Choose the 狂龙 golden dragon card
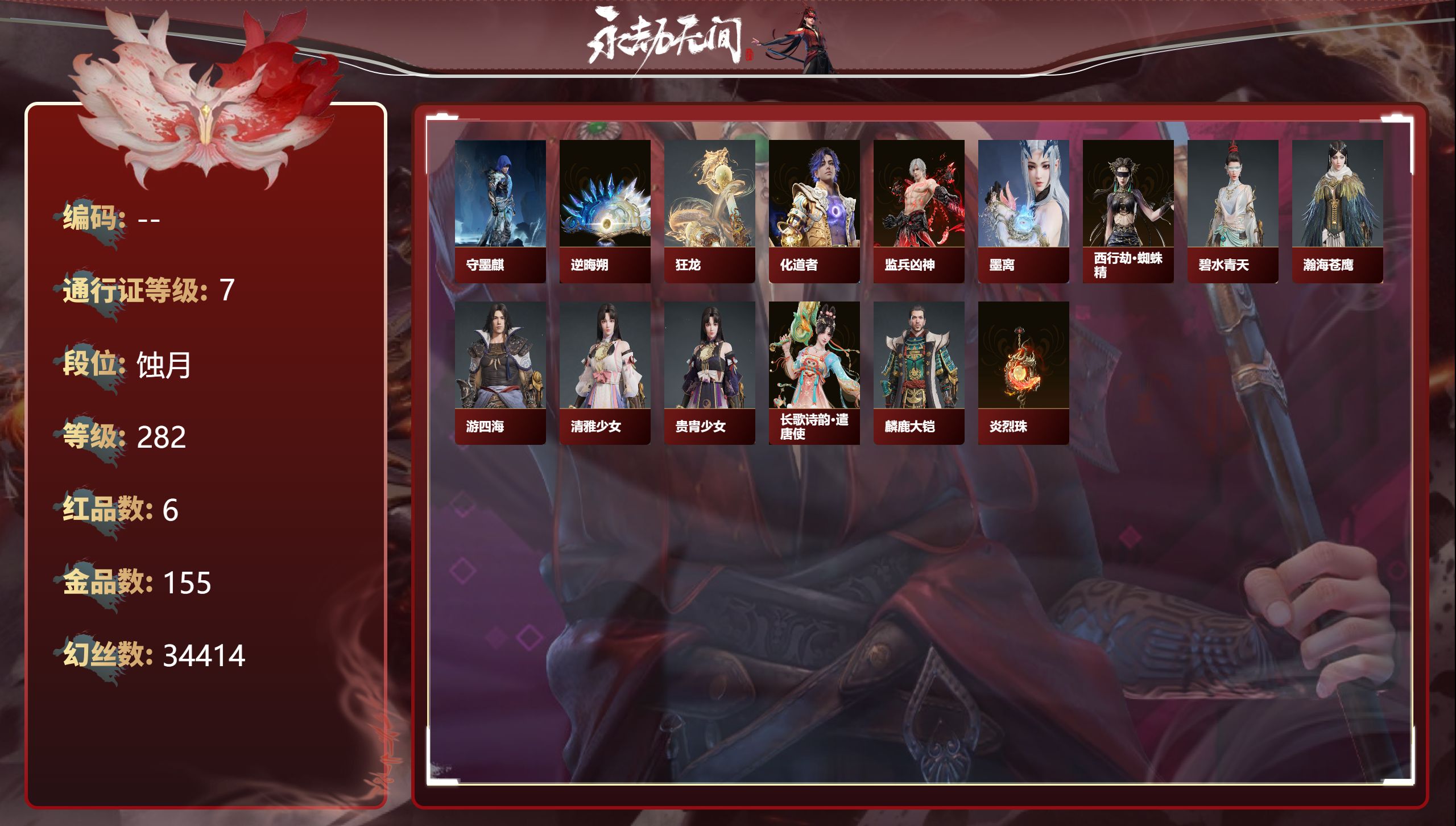The height and width of the screenshot is (826, 1456). point(709,211)
